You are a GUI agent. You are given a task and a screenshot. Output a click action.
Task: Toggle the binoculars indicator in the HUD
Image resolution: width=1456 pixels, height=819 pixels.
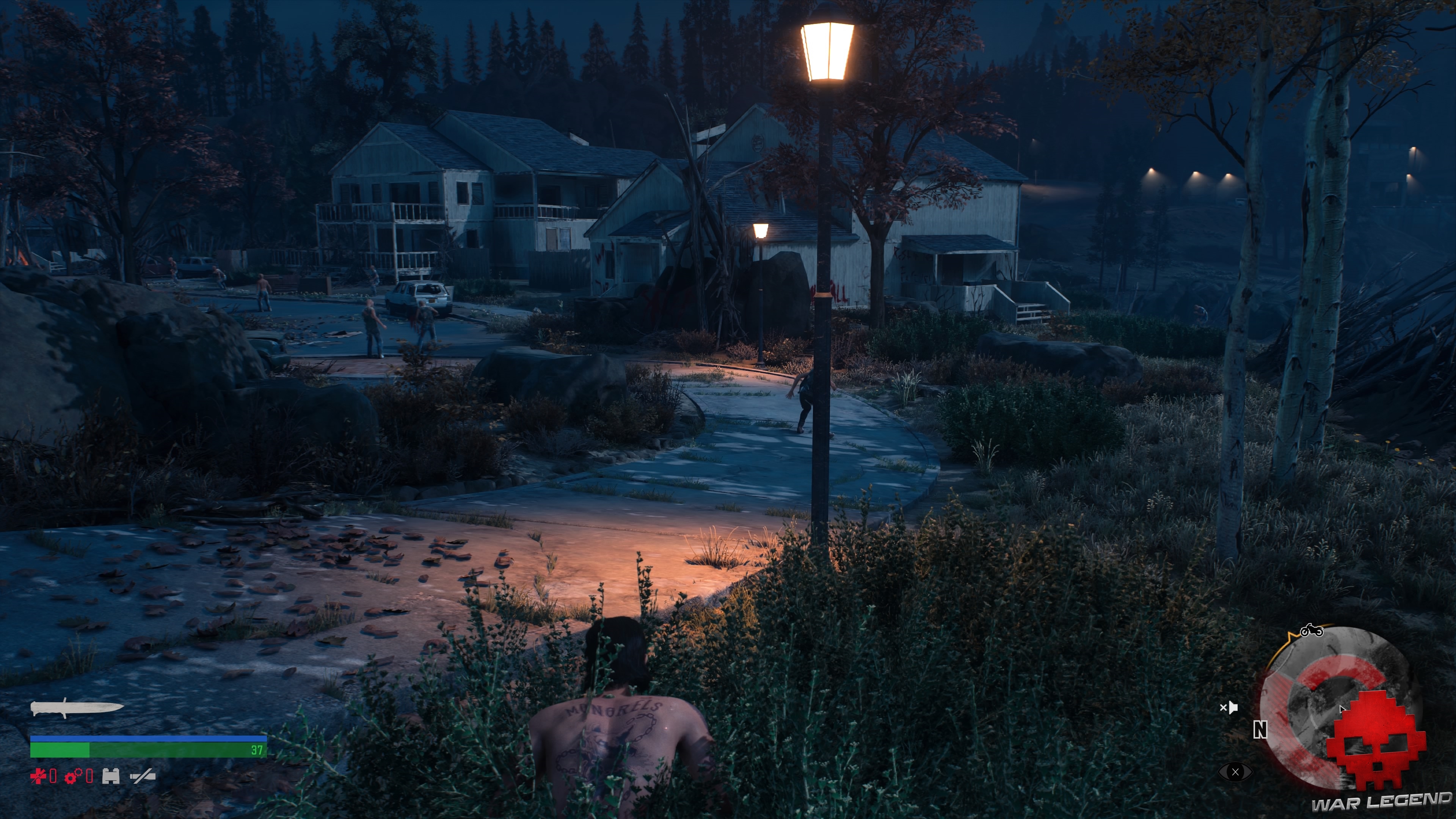111,776
